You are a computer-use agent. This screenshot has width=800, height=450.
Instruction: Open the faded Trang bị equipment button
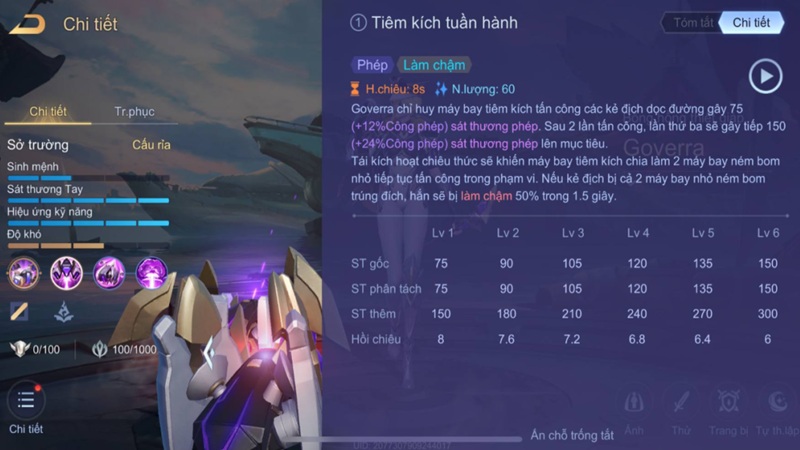coord(729,403)
